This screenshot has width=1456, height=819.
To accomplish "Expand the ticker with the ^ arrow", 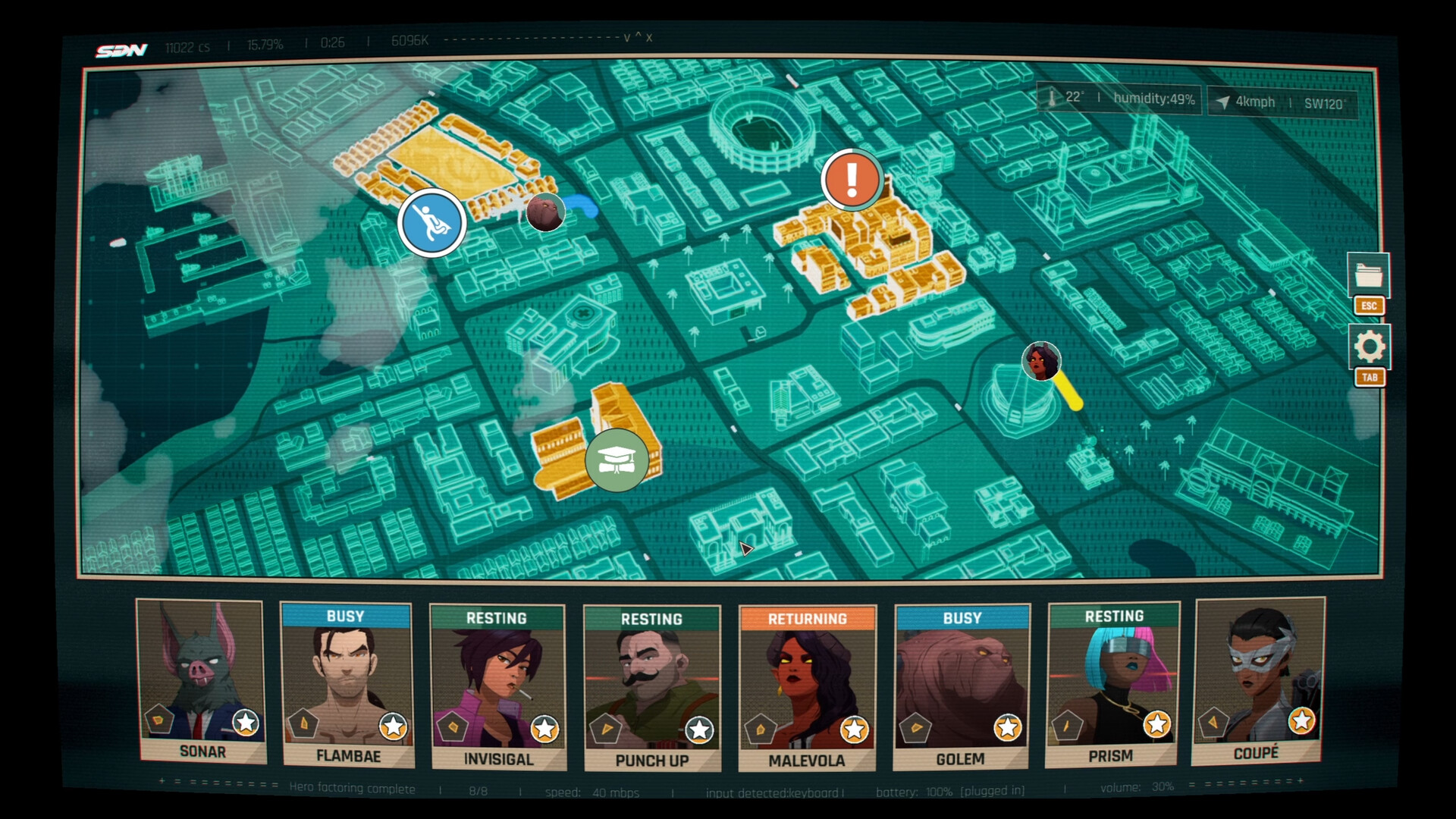I will [x=639, y=36].
